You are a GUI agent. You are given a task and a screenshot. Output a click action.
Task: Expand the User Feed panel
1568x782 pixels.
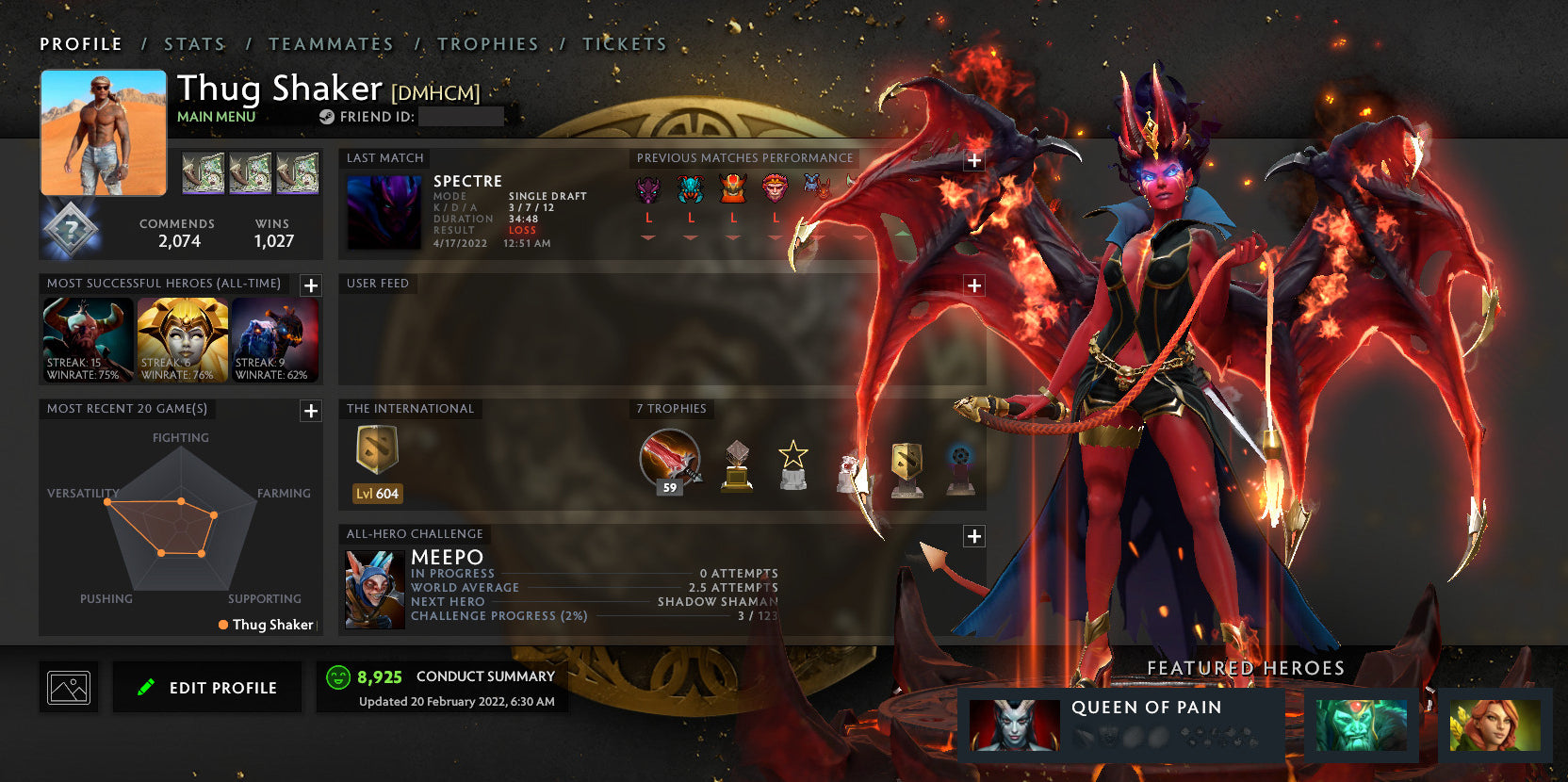(974, 285)
